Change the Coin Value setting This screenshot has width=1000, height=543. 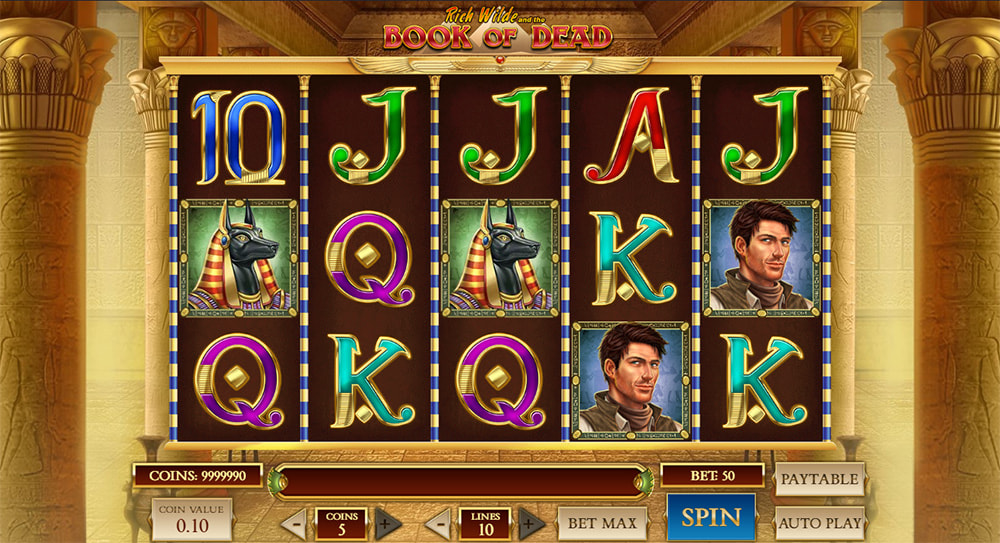(x=191, y=519)
